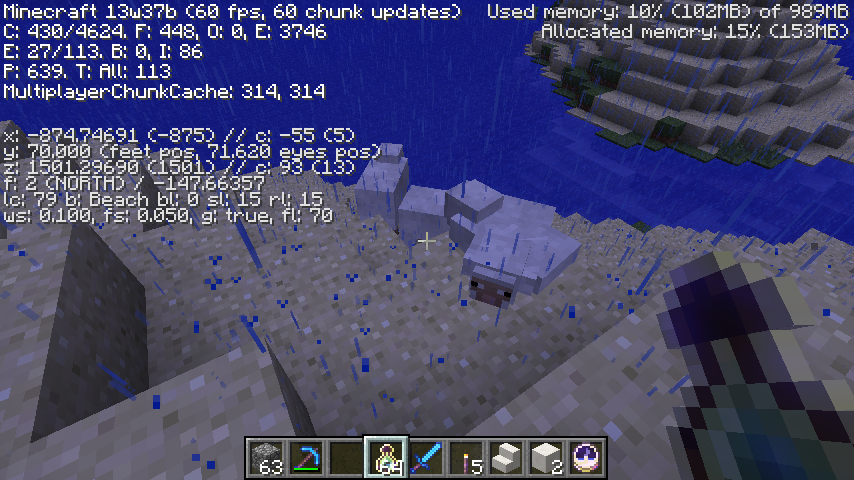Select the enchanting bottle stack
The height and width of the screenshot is (480, 854).
point(386,457)
